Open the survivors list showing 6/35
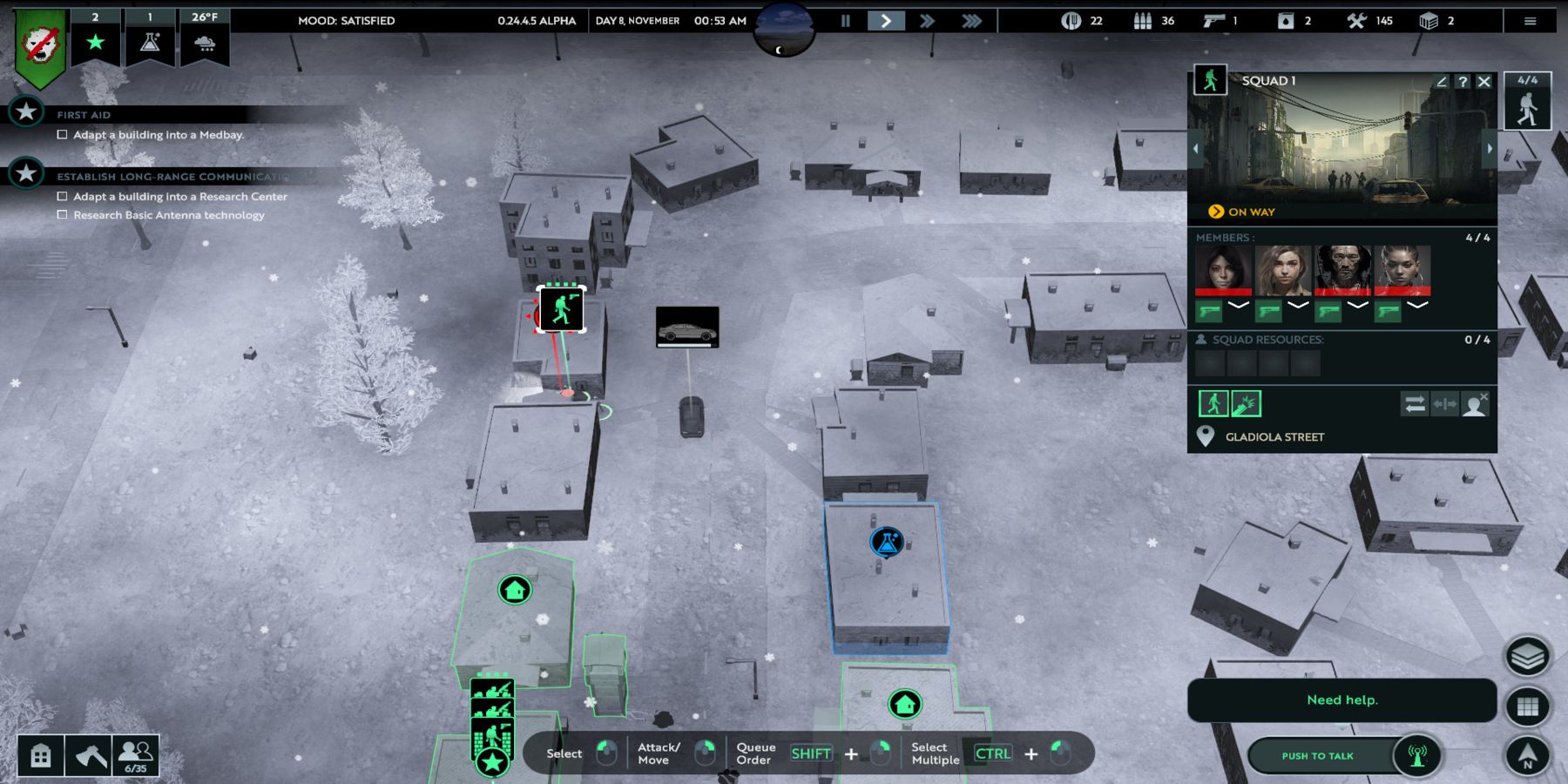Viewport: 1568px width, 784px height. [x=135, y=755]
